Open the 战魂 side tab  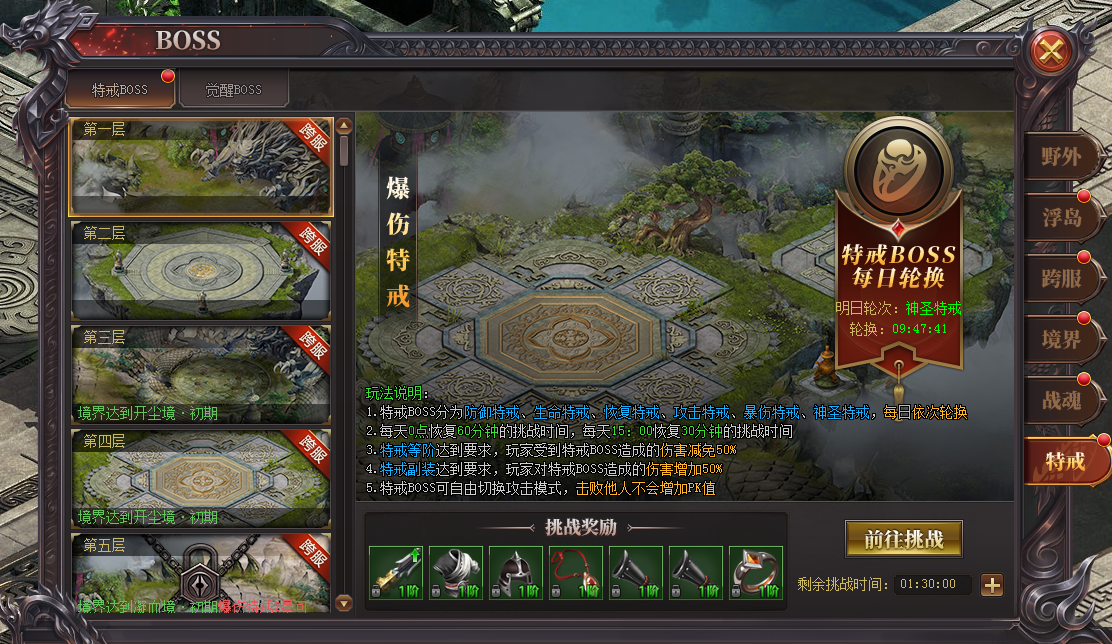coord(1062,400)
